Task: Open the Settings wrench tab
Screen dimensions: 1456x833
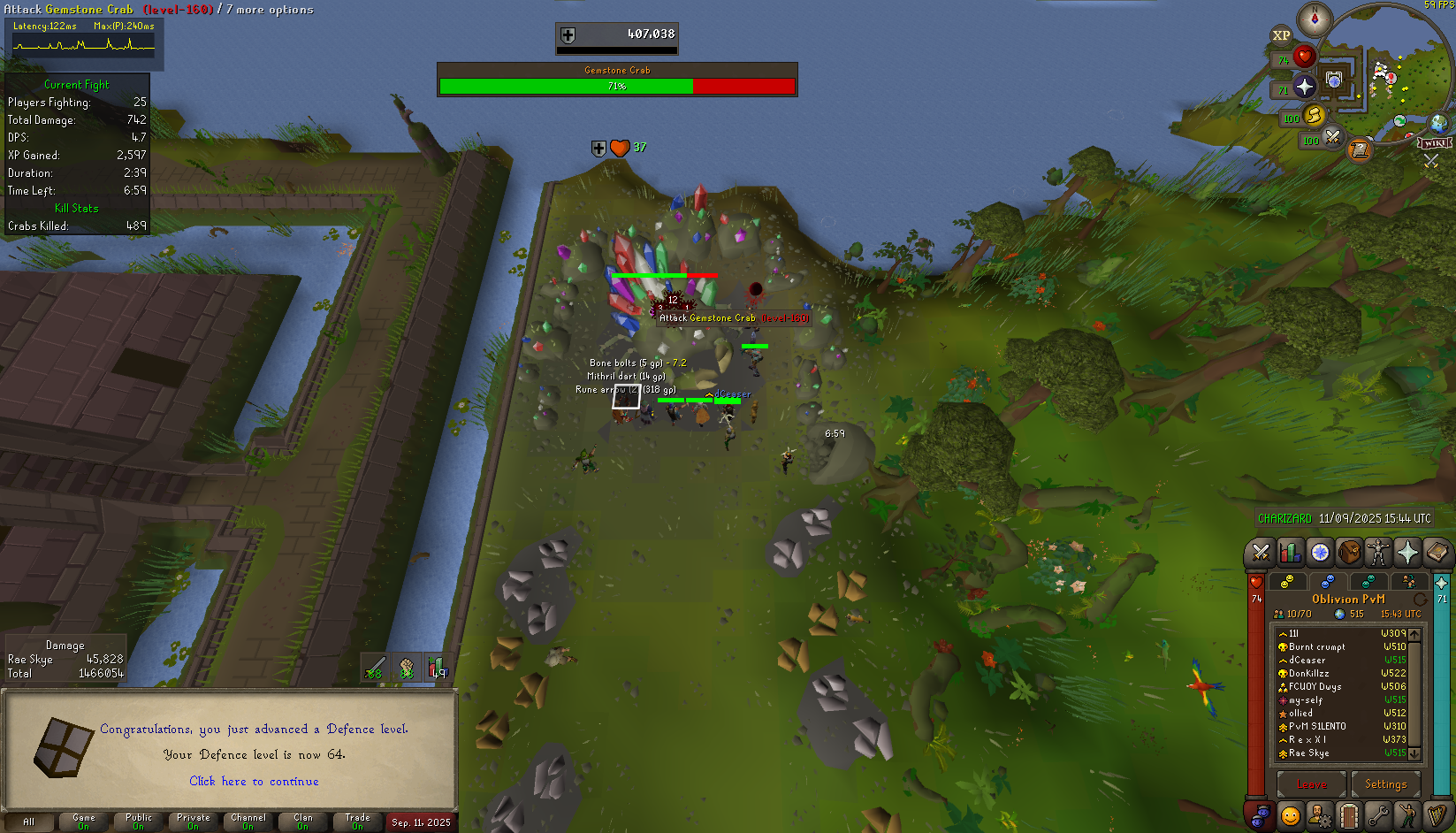Action: coord(1377,814)
